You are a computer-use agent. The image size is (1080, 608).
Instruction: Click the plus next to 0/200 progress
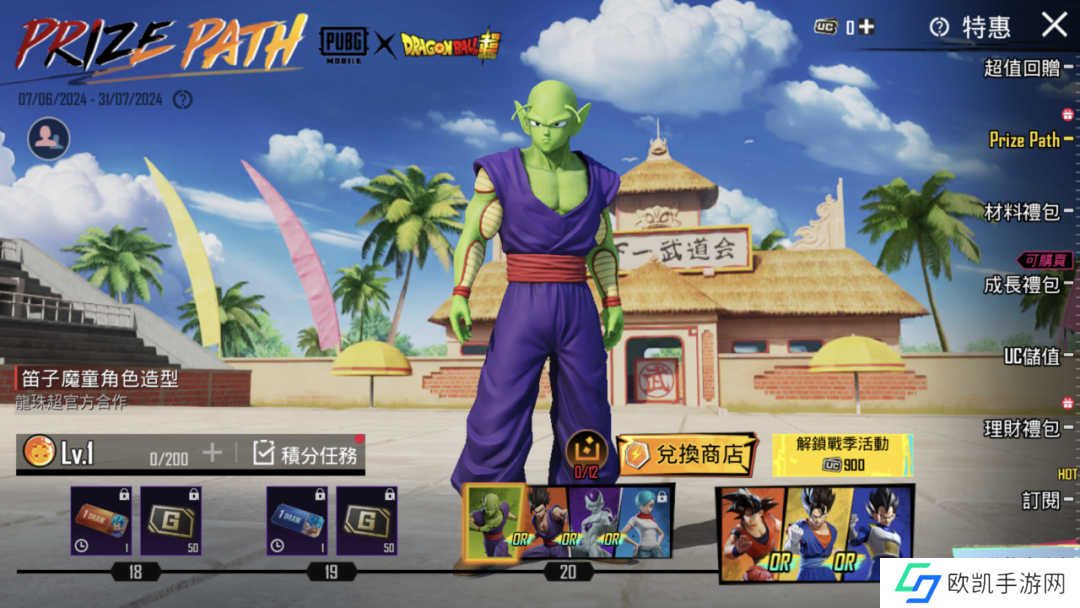(x=212, y=453)
